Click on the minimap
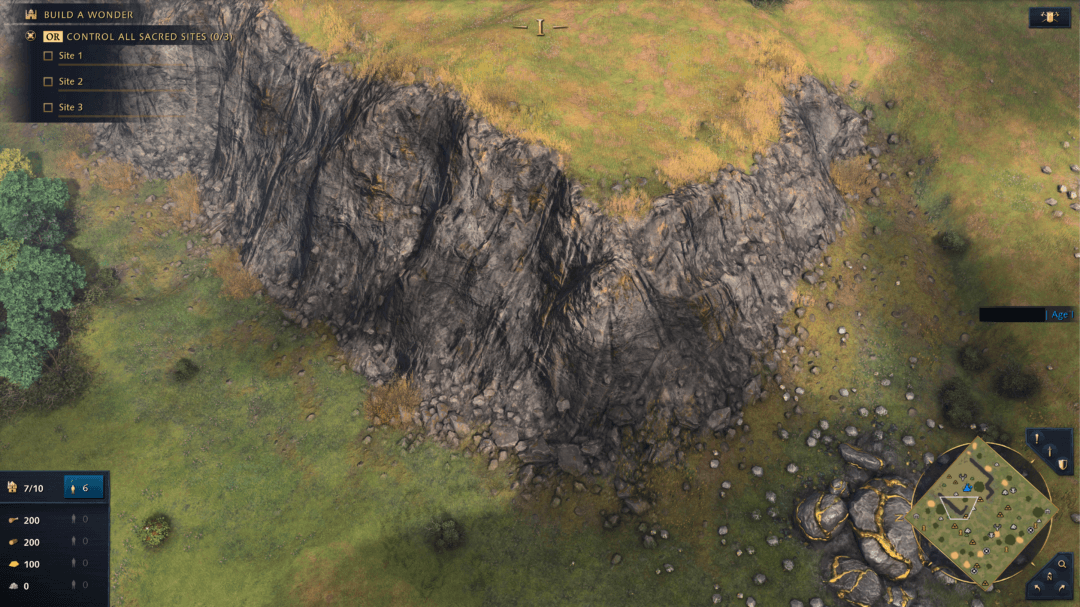This screenshot has width=1080, height=607. [x=980, y=510]
